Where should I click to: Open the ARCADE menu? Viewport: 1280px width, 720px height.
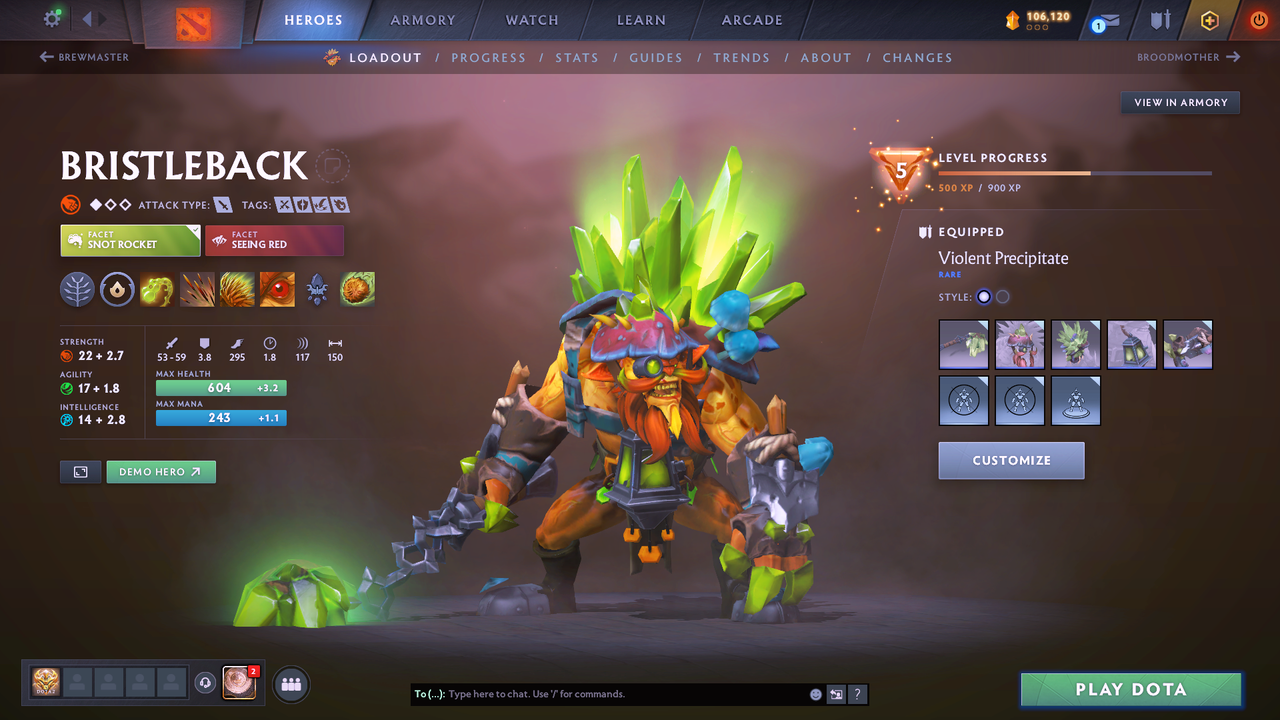click(751, 19)
